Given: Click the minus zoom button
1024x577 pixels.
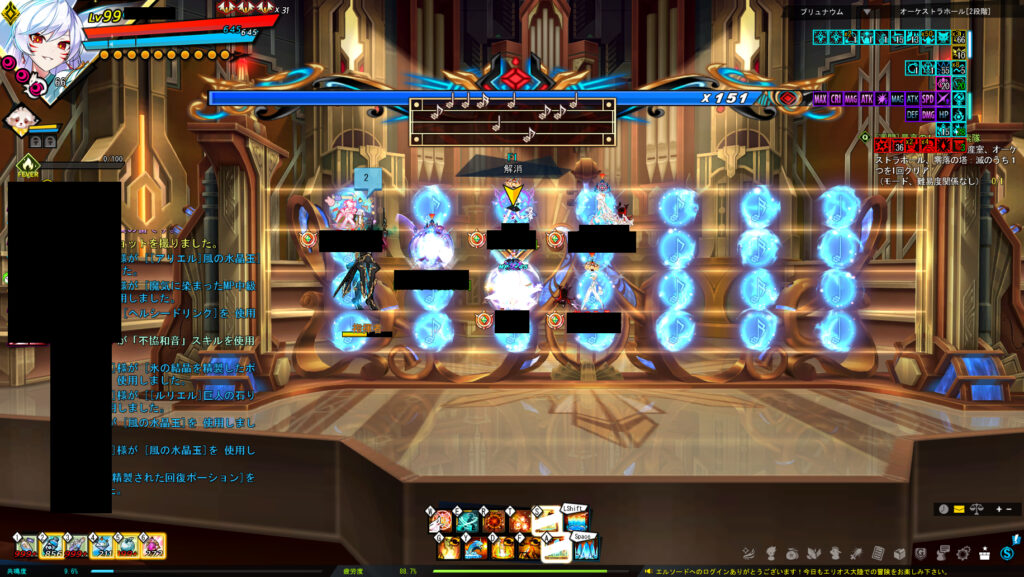Looking at the screenshot, I should coord(1007,509).
